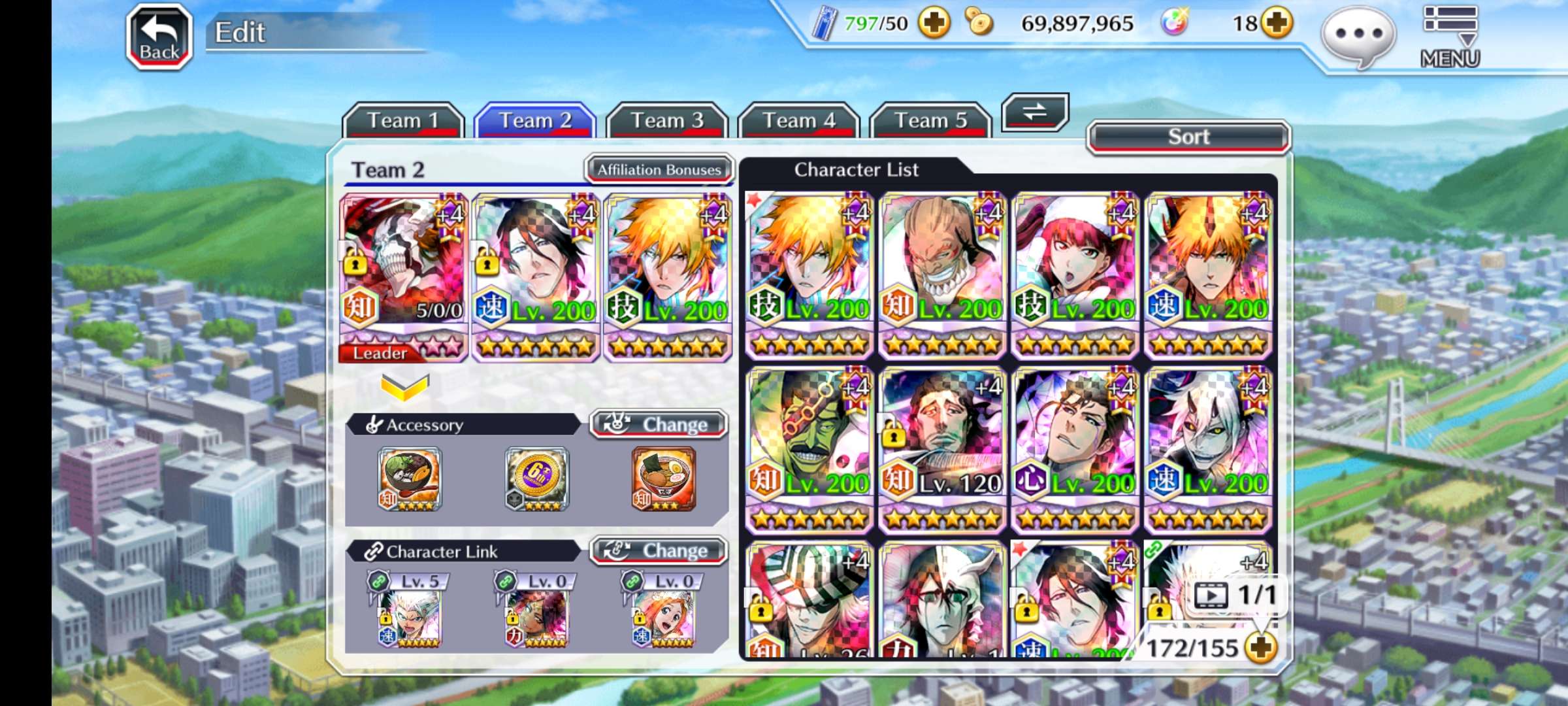Switch to the Team 3 tab
Viewport: 1568px width, 706px height.
pyautogui.click(x=666, y=121)
